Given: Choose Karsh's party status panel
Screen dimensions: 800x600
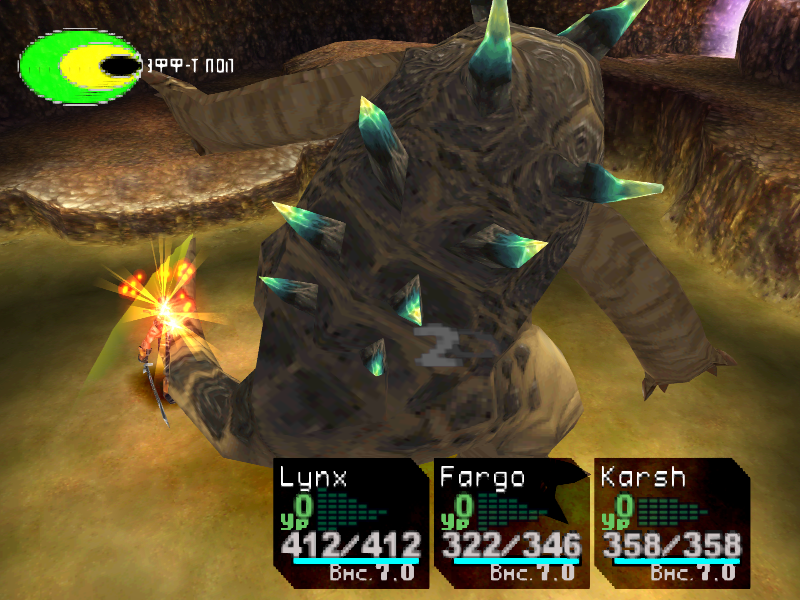Looking at the screenshot, I should [x=670, y=522].
